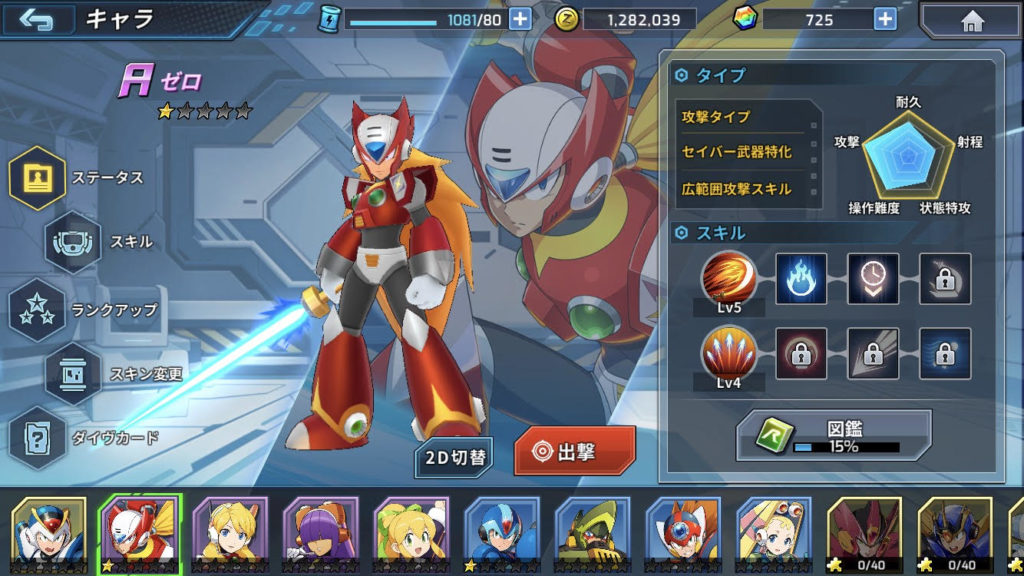Tap the red 出撃 sortie button
Image resolution: width=1024 pixels, height=576 pixels.
[575, 452]
